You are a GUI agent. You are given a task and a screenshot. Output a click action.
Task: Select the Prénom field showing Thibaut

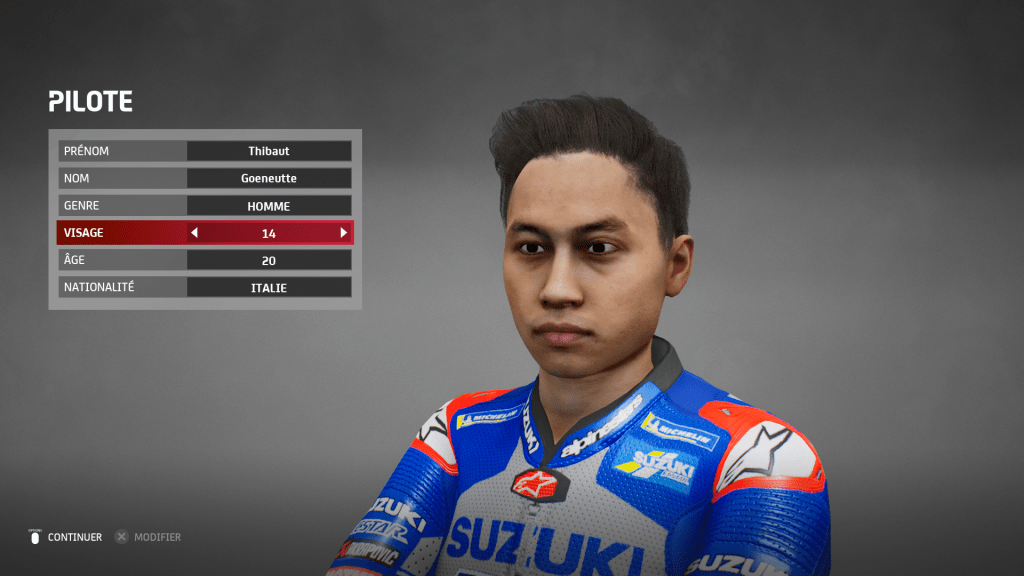(268, 151)
